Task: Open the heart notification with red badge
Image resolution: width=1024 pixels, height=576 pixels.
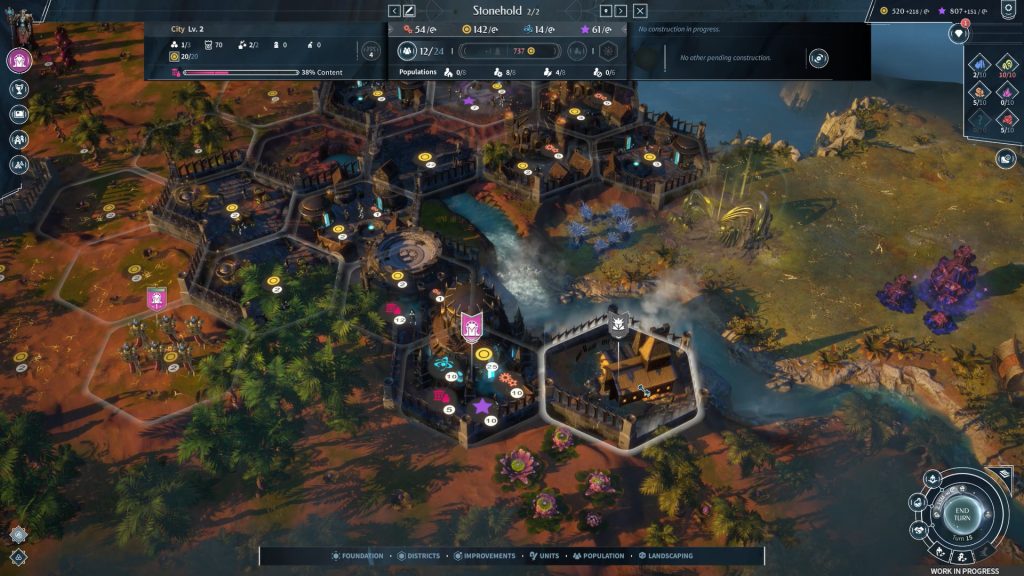Action: (958, 34)
